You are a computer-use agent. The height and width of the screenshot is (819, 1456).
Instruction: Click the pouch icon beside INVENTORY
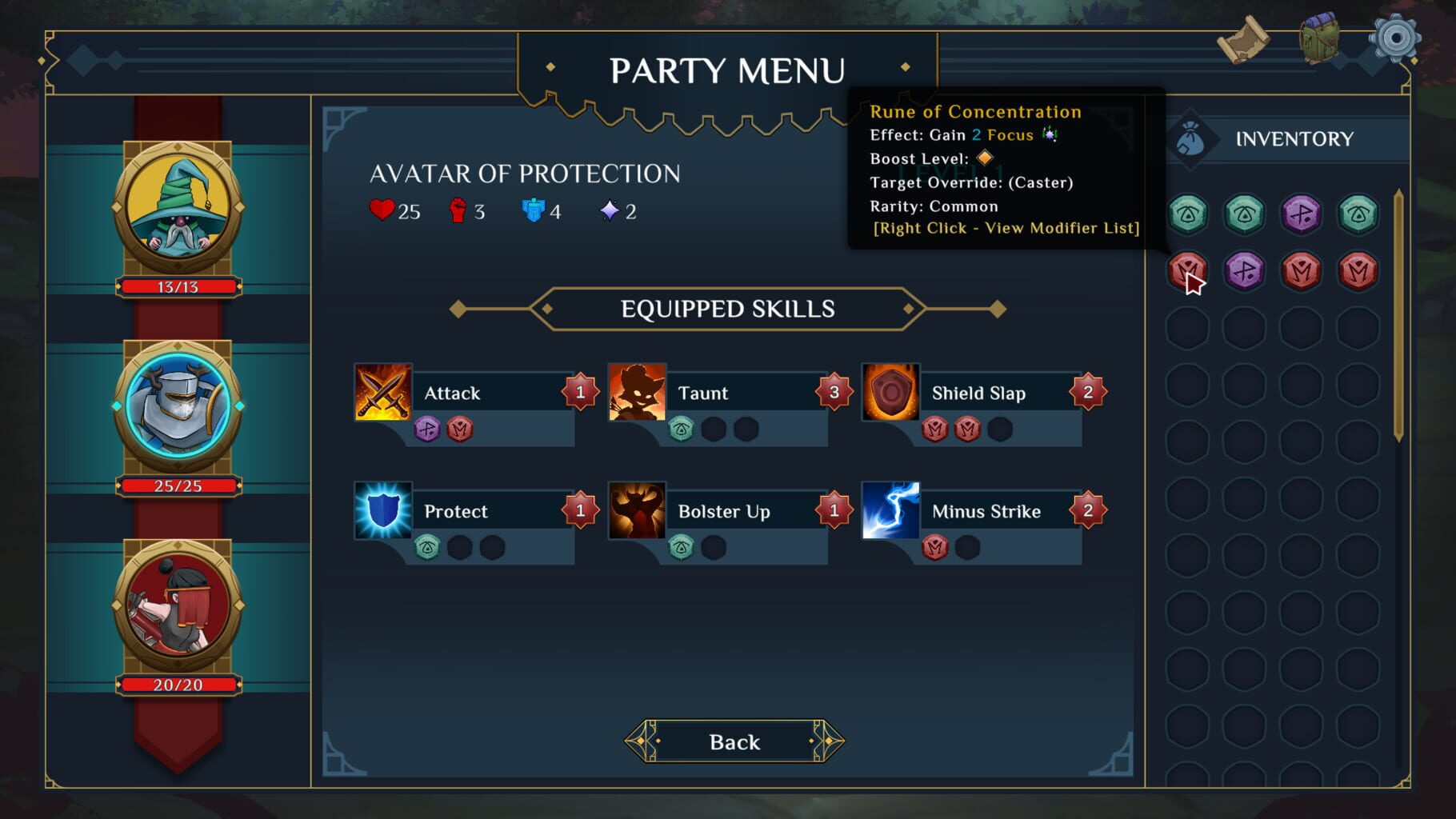click(1192, 138)
